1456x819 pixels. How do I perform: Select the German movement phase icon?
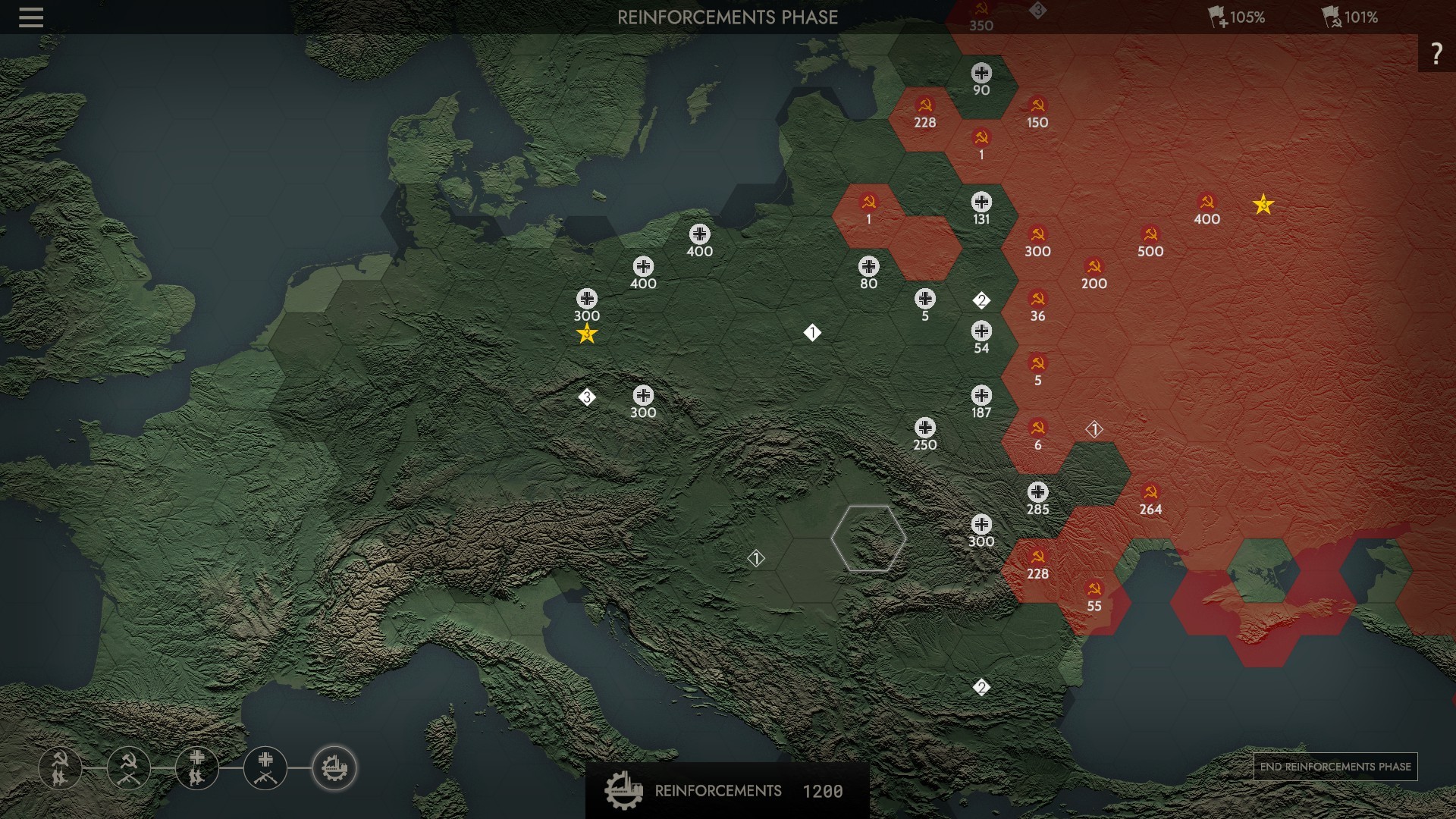tap(197, 768)
